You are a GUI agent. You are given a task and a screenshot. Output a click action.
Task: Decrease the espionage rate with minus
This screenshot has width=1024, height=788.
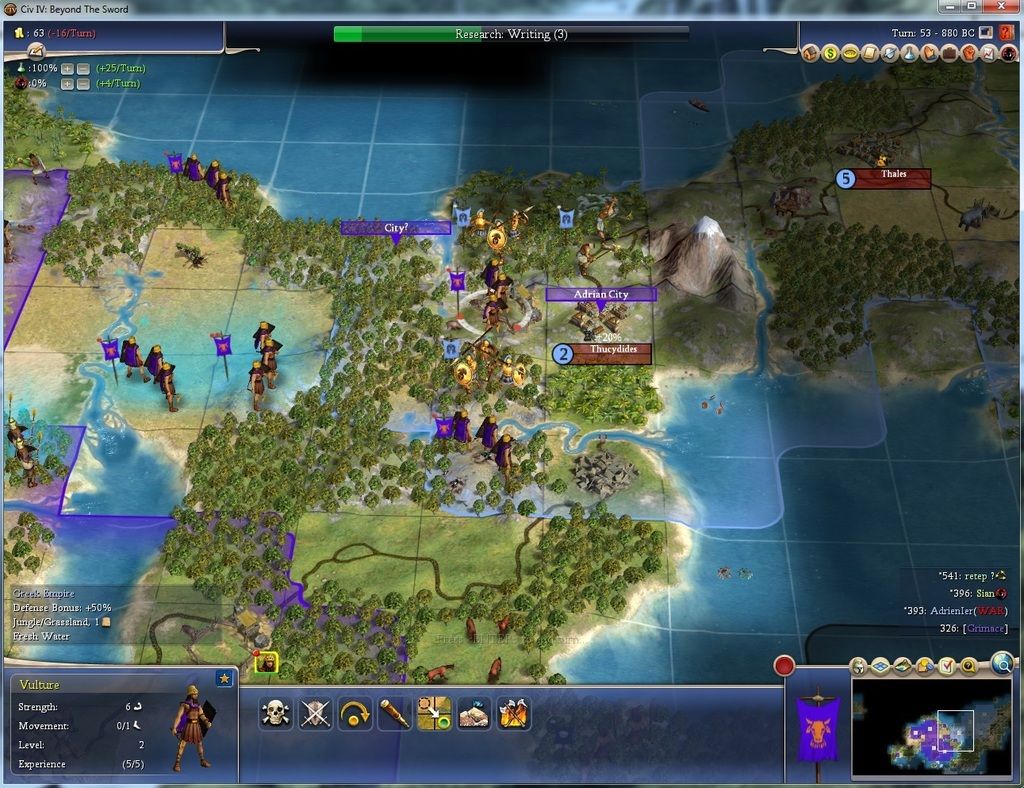tap(83, 84)
